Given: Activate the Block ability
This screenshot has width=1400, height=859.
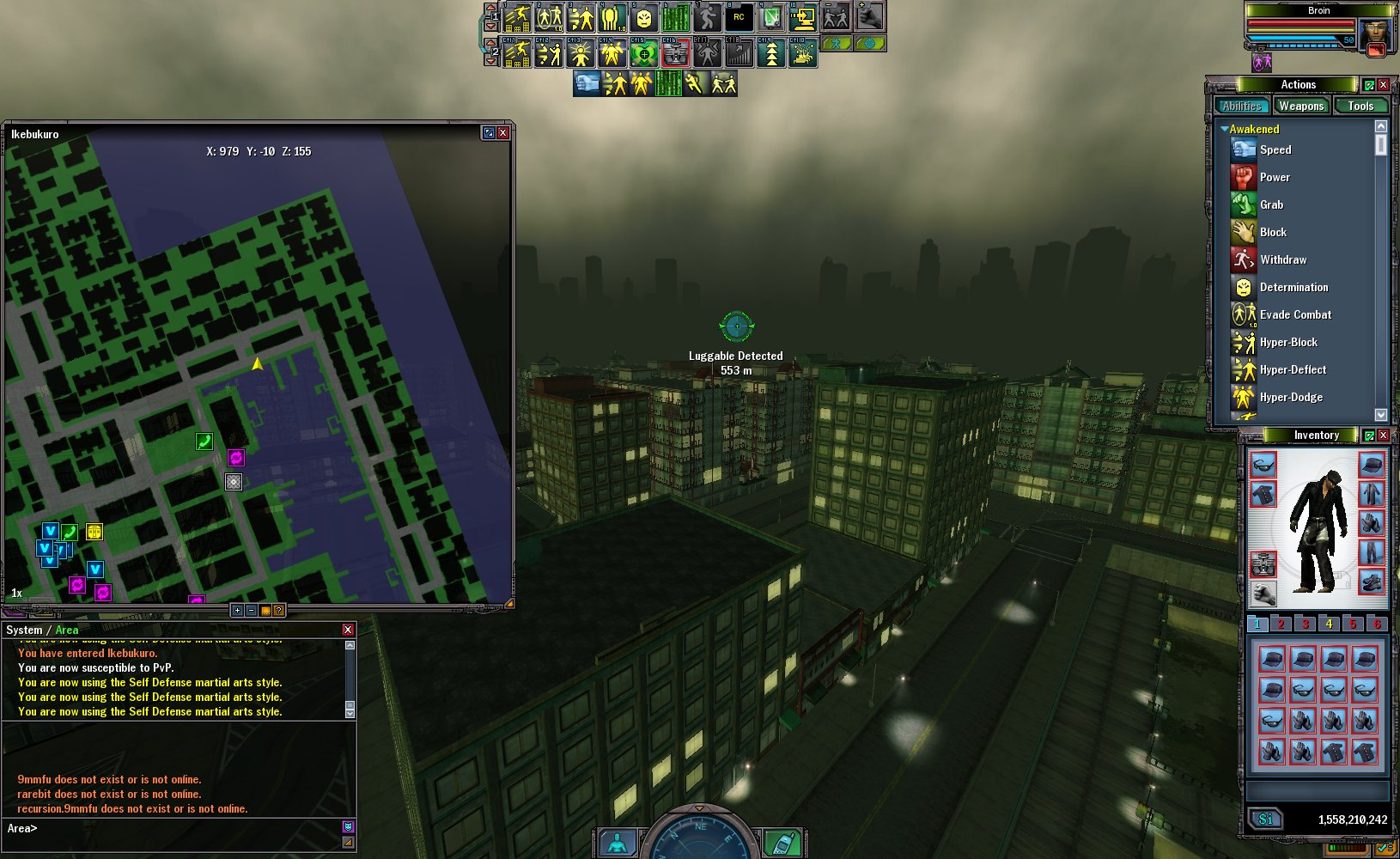Looking at the screenshot, I should tap(1273, 232).
